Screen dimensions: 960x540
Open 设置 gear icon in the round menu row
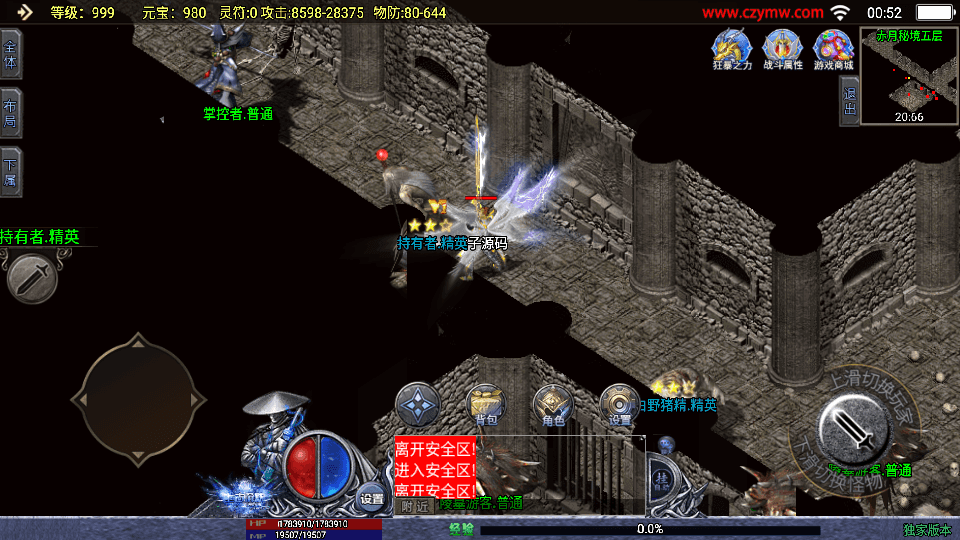620,405
